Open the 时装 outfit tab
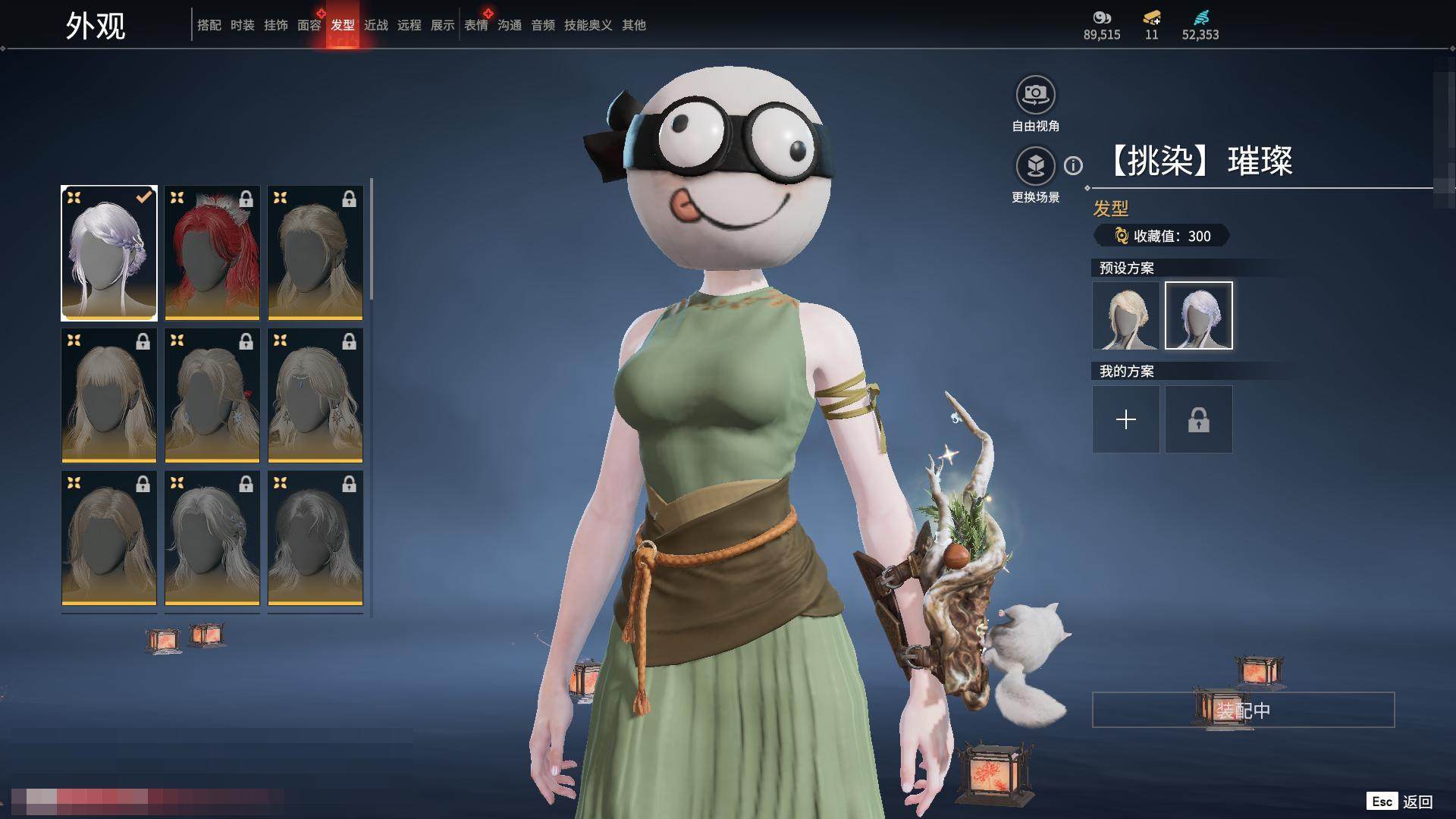This screenshot has width=1456, height=819. (x=242, y=25)
